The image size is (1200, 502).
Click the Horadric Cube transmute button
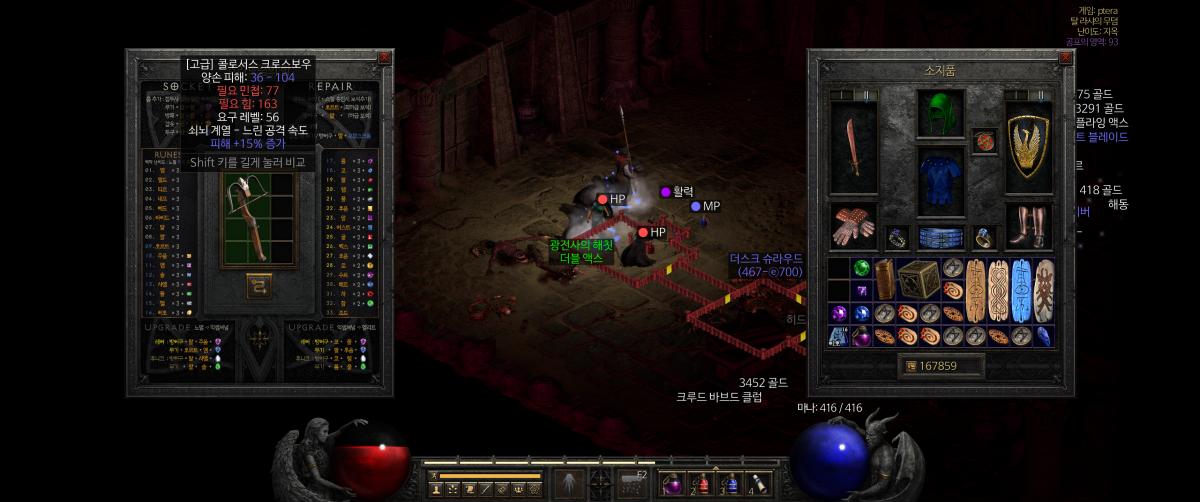[259, 287]
